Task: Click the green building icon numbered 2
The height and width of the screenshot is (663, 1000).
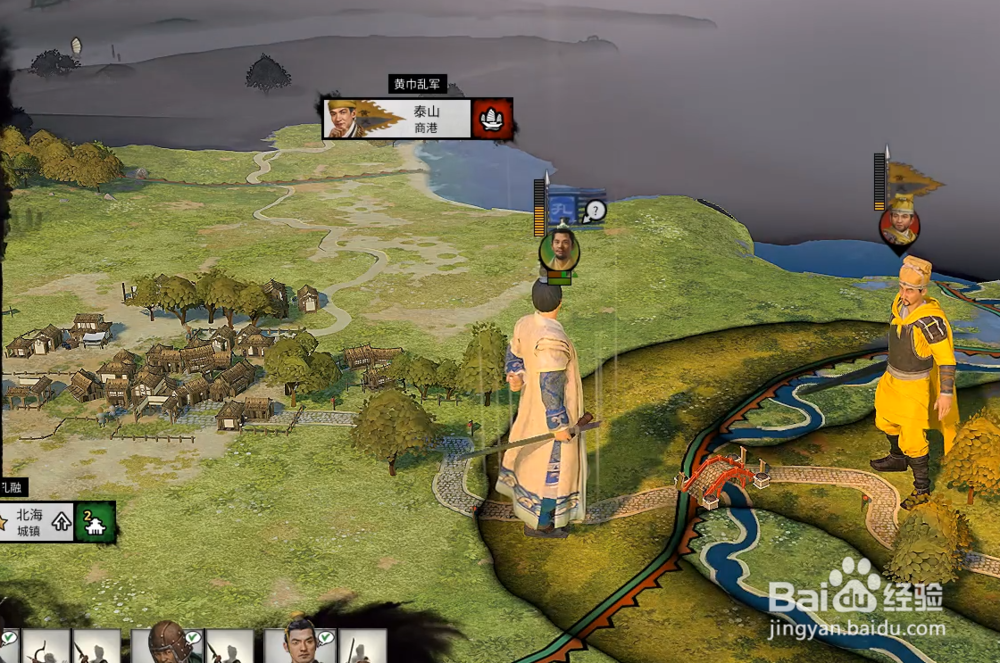Action: click(97, 521)
